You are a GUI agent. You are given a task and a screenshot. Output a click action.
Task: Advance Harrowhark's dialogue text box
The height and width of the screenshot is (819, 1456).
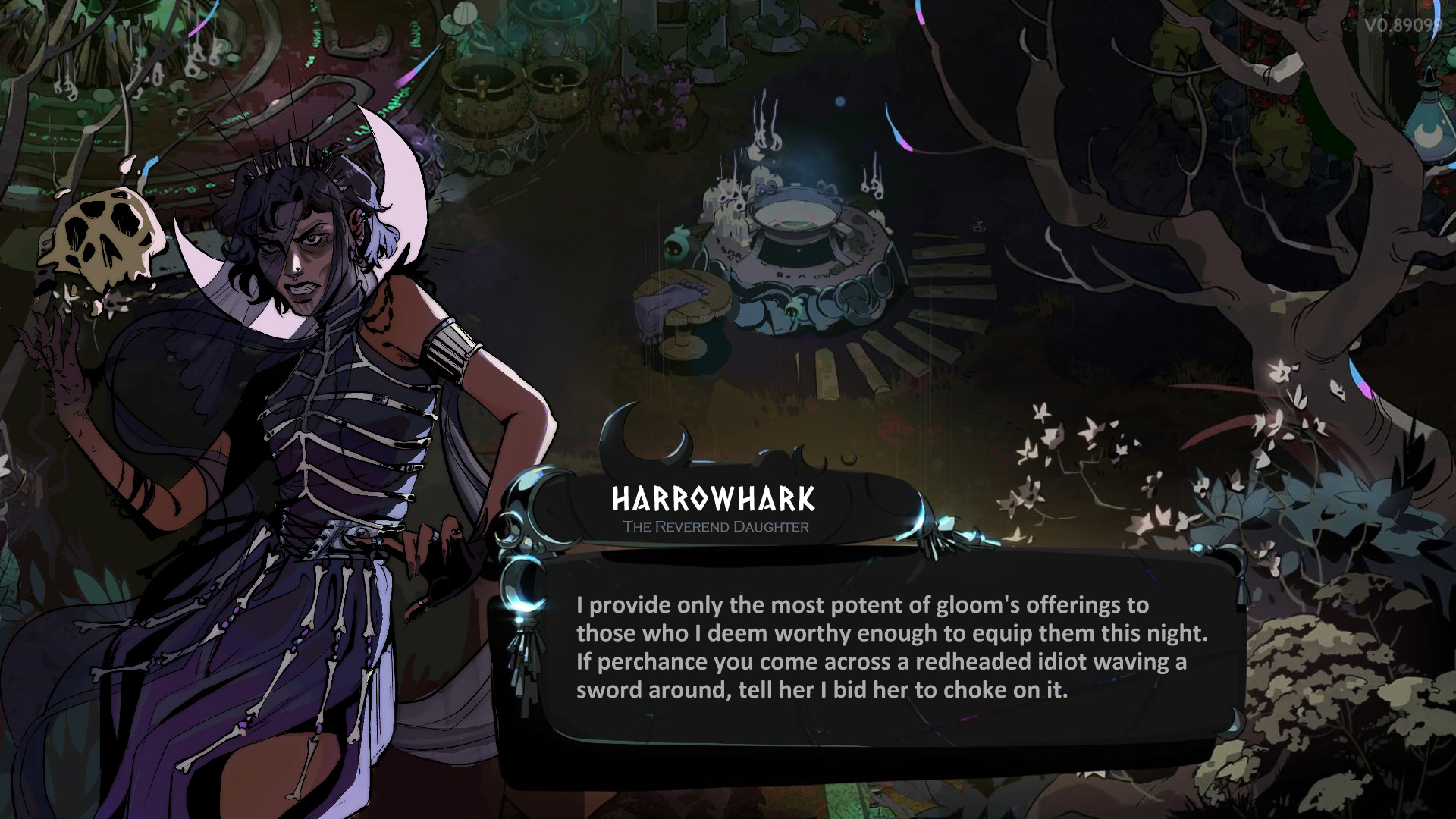(891, 648)
